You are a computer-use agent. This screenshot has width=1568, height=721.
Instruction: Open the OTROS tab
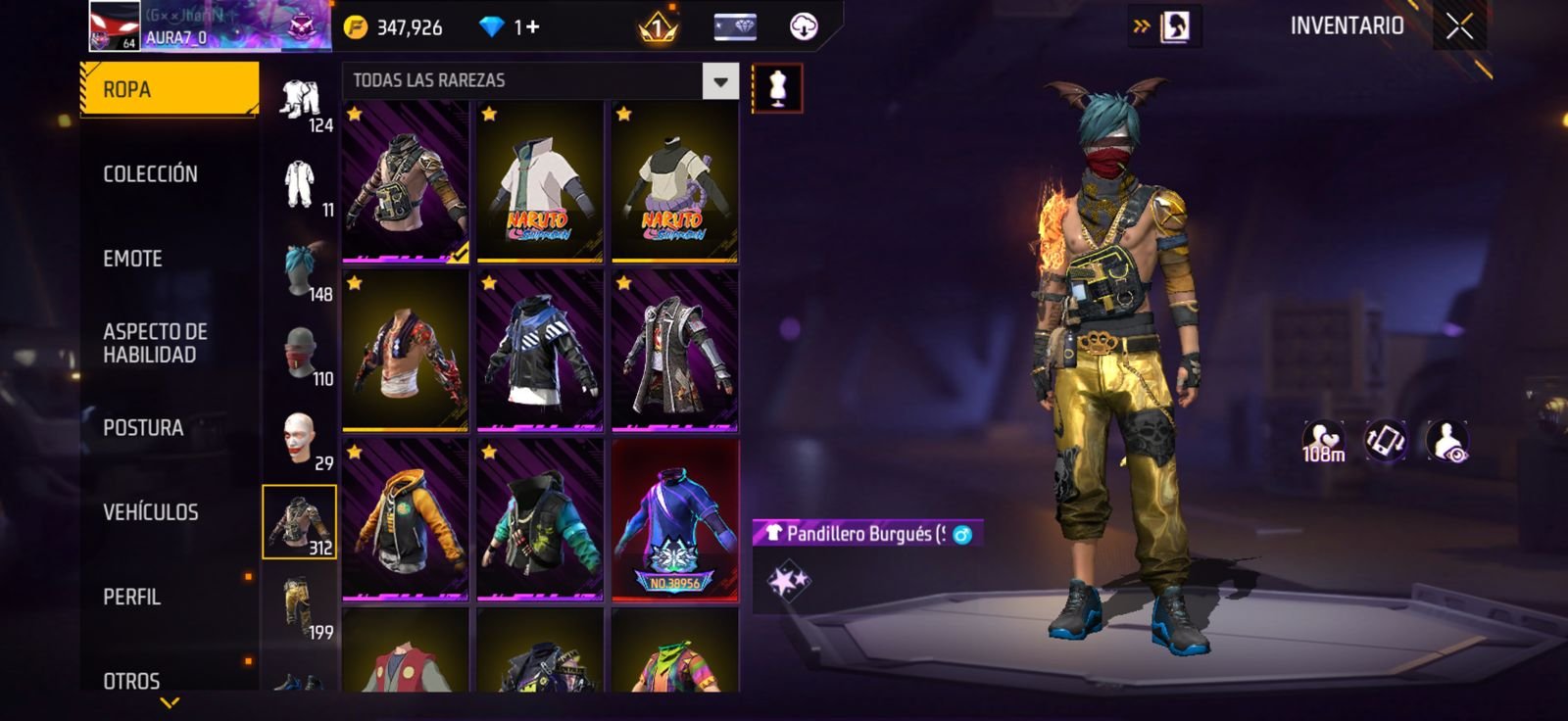pyautogui.click(x=132, y=680)
